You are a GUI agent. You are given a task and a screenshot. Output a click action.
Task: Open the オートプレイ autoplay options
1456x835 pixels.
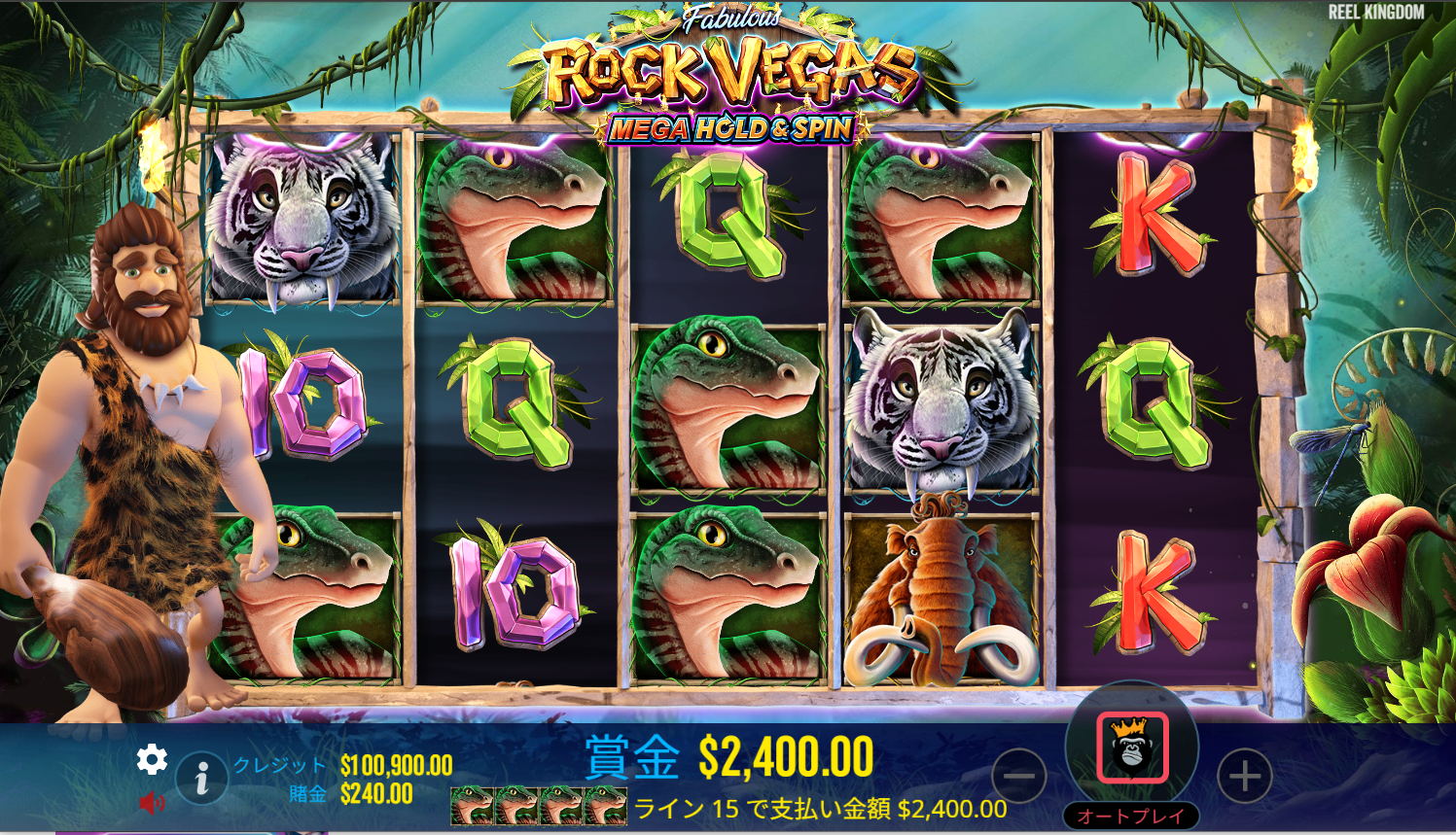(1131, 816)
